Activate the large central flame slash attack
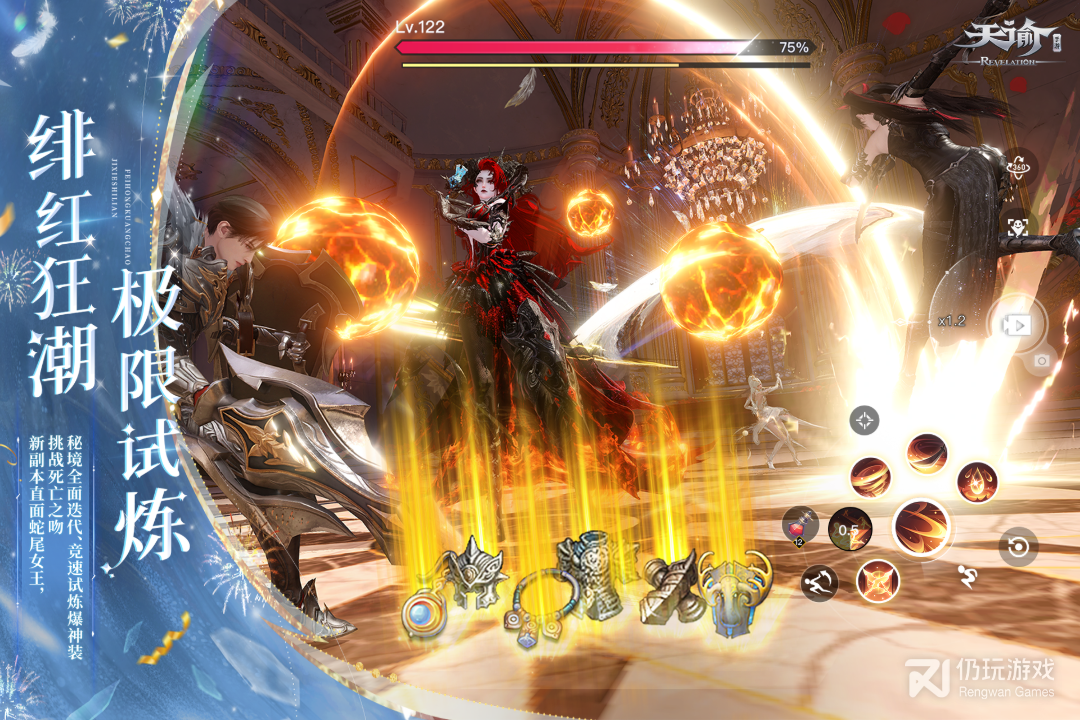Screen dimensions: 1080x720 coord(921,527)
